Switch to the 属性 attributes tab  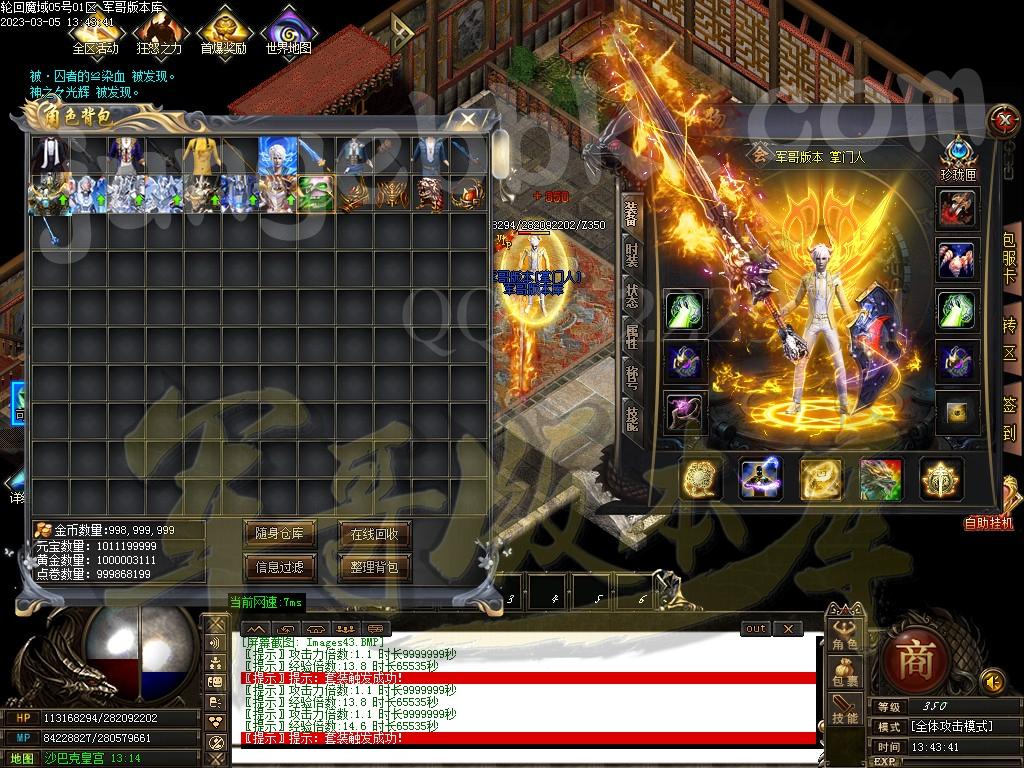coord(632,335)
